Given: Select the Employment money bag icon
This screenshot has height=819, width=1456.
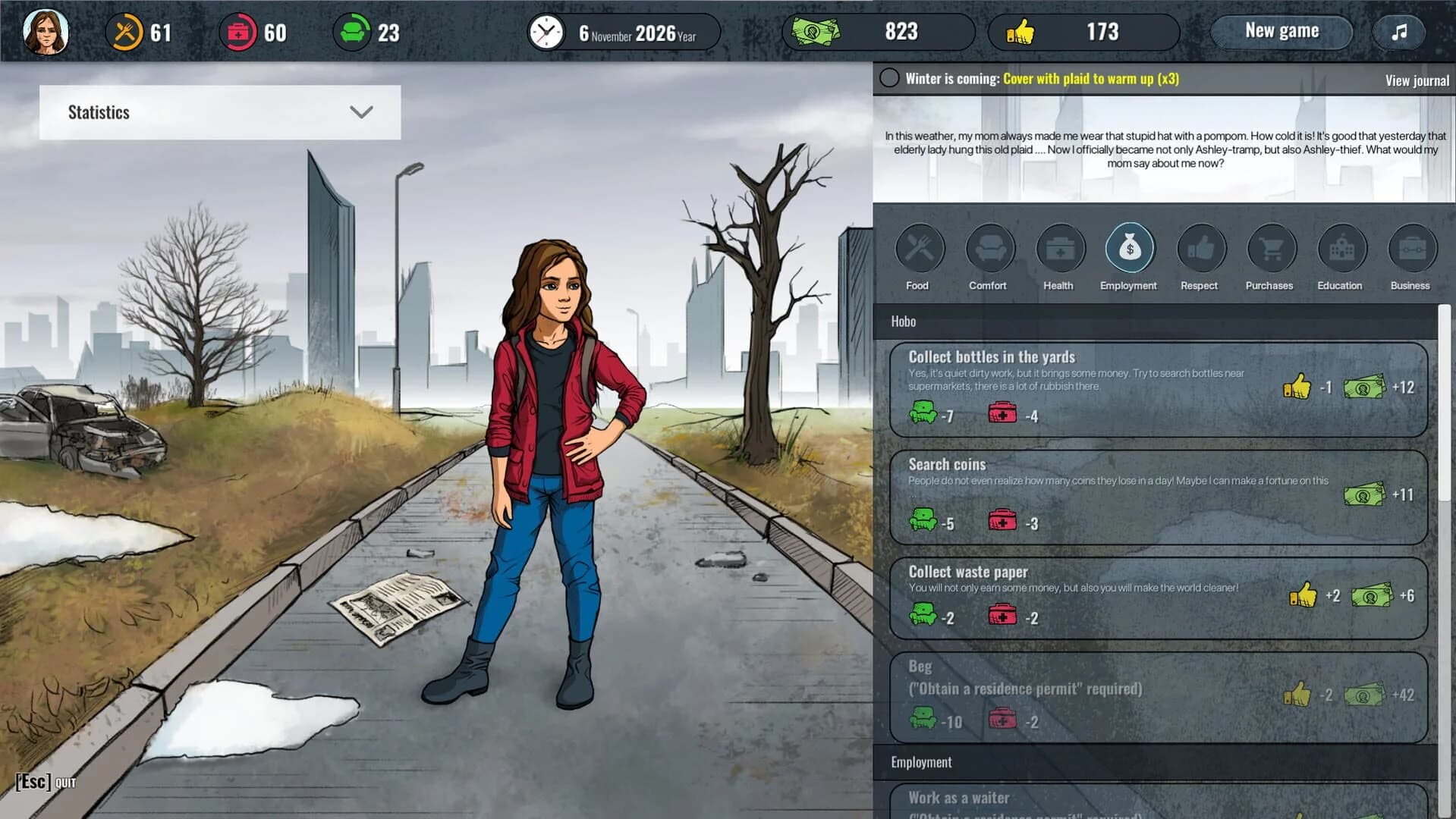Looking at the screenshot, I should pos(1128,248).
